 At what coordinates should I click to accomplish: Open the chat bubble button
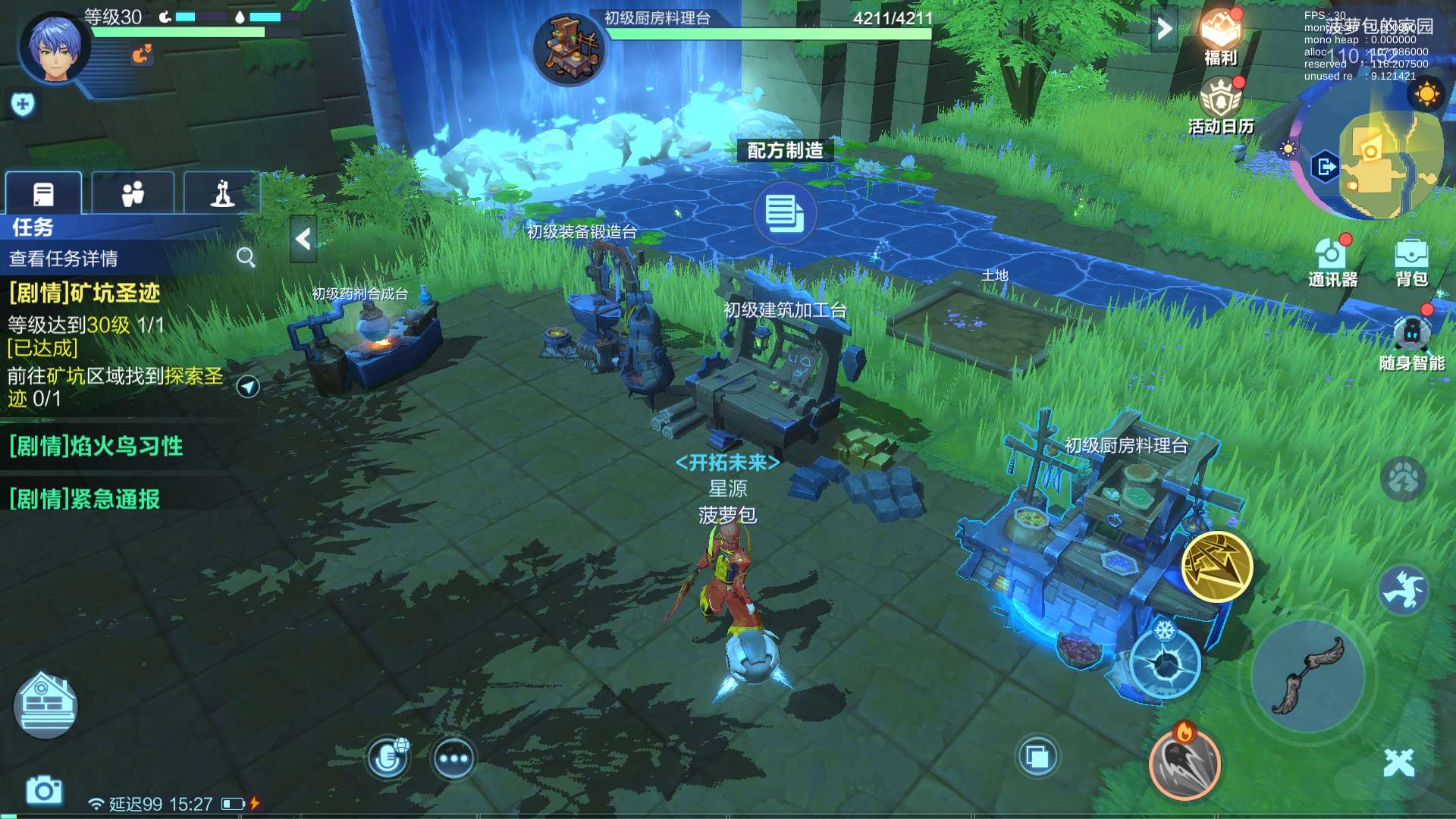click(x=453, y=758)
